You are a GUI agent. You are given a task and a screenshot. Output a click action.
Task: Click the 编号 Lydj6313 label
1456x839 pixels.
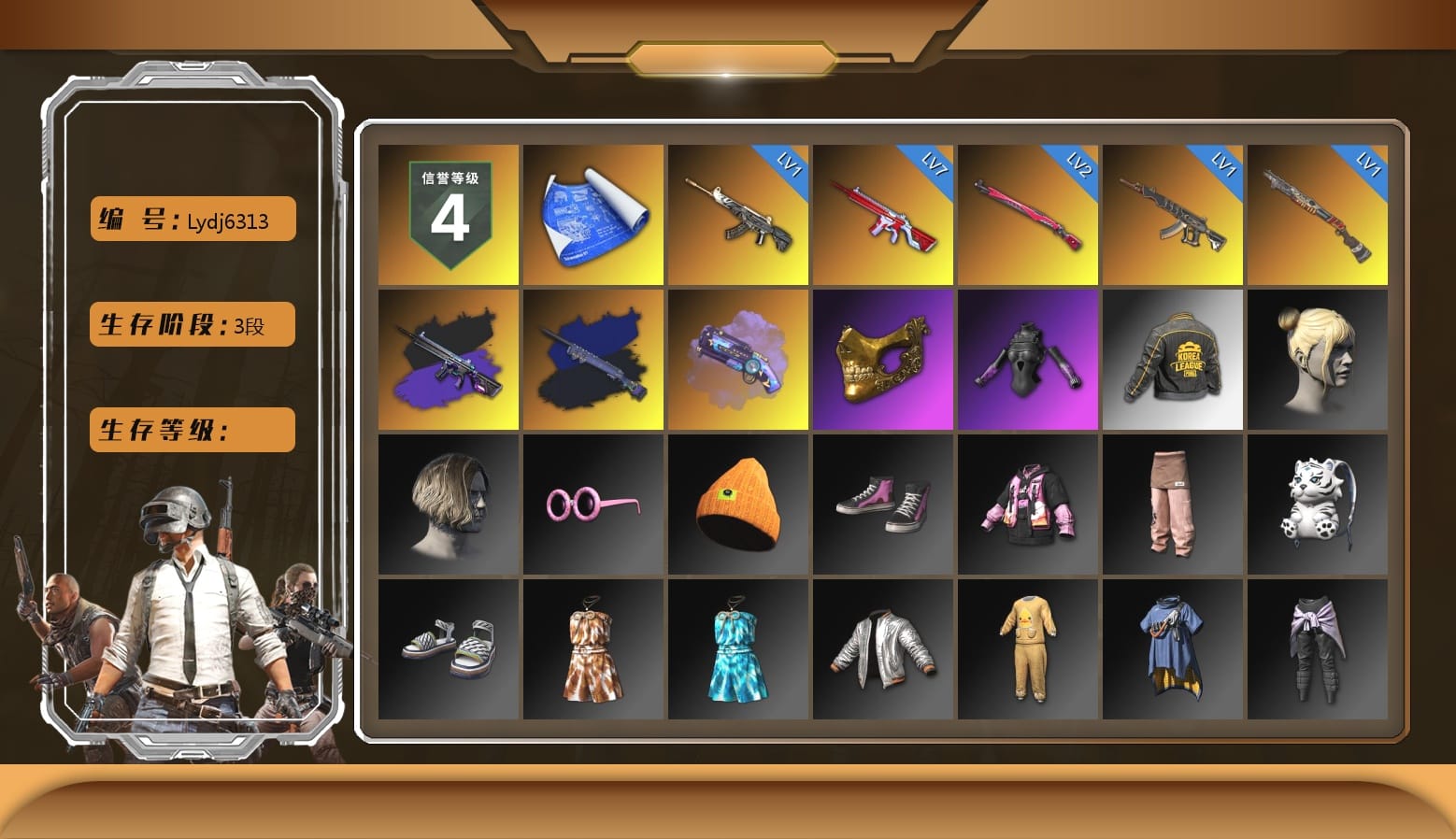[191, 219]
